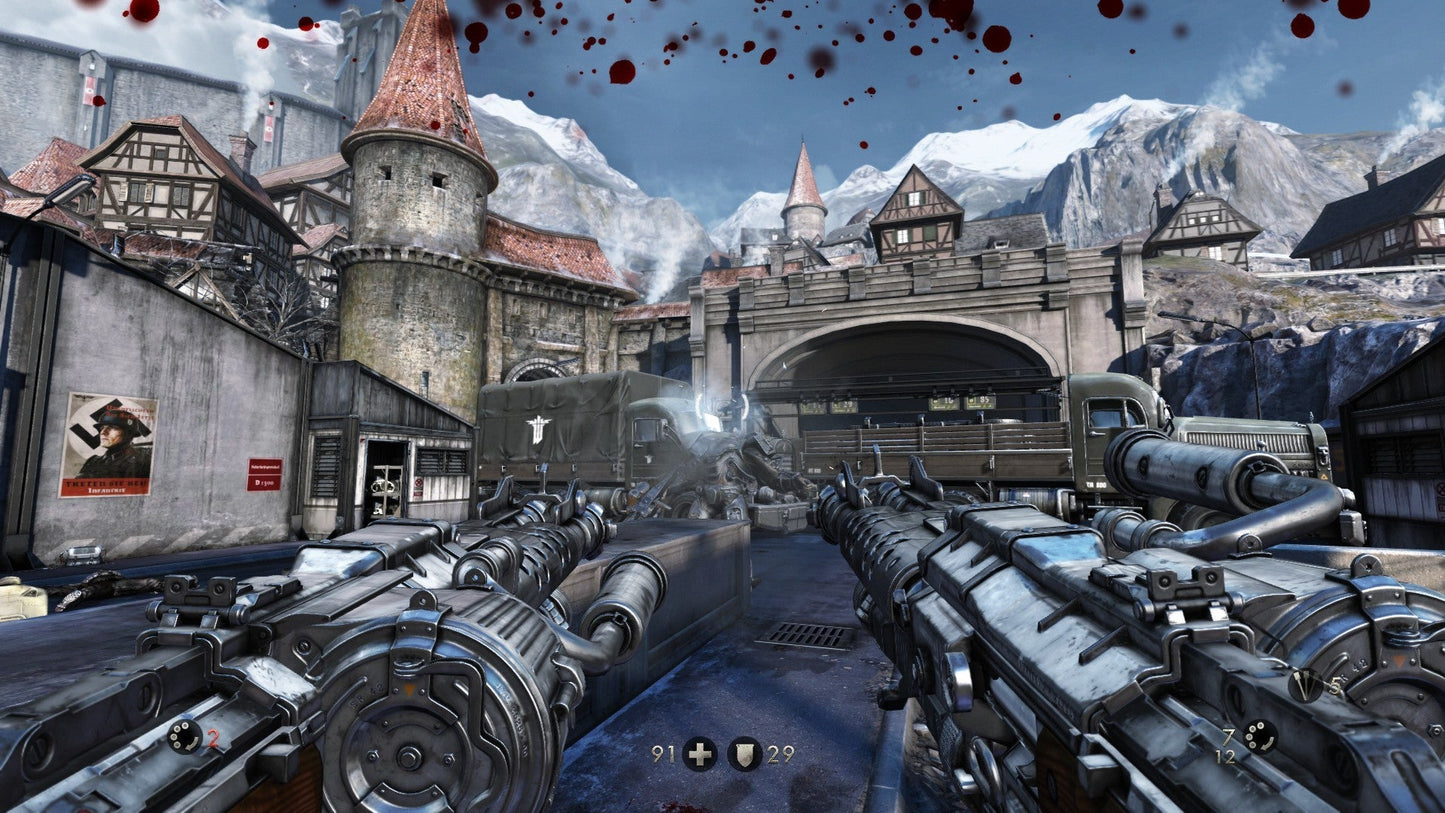Select the armor shield icon
The width and height of the screenshot is (1445, 813).
click(745, 756)
